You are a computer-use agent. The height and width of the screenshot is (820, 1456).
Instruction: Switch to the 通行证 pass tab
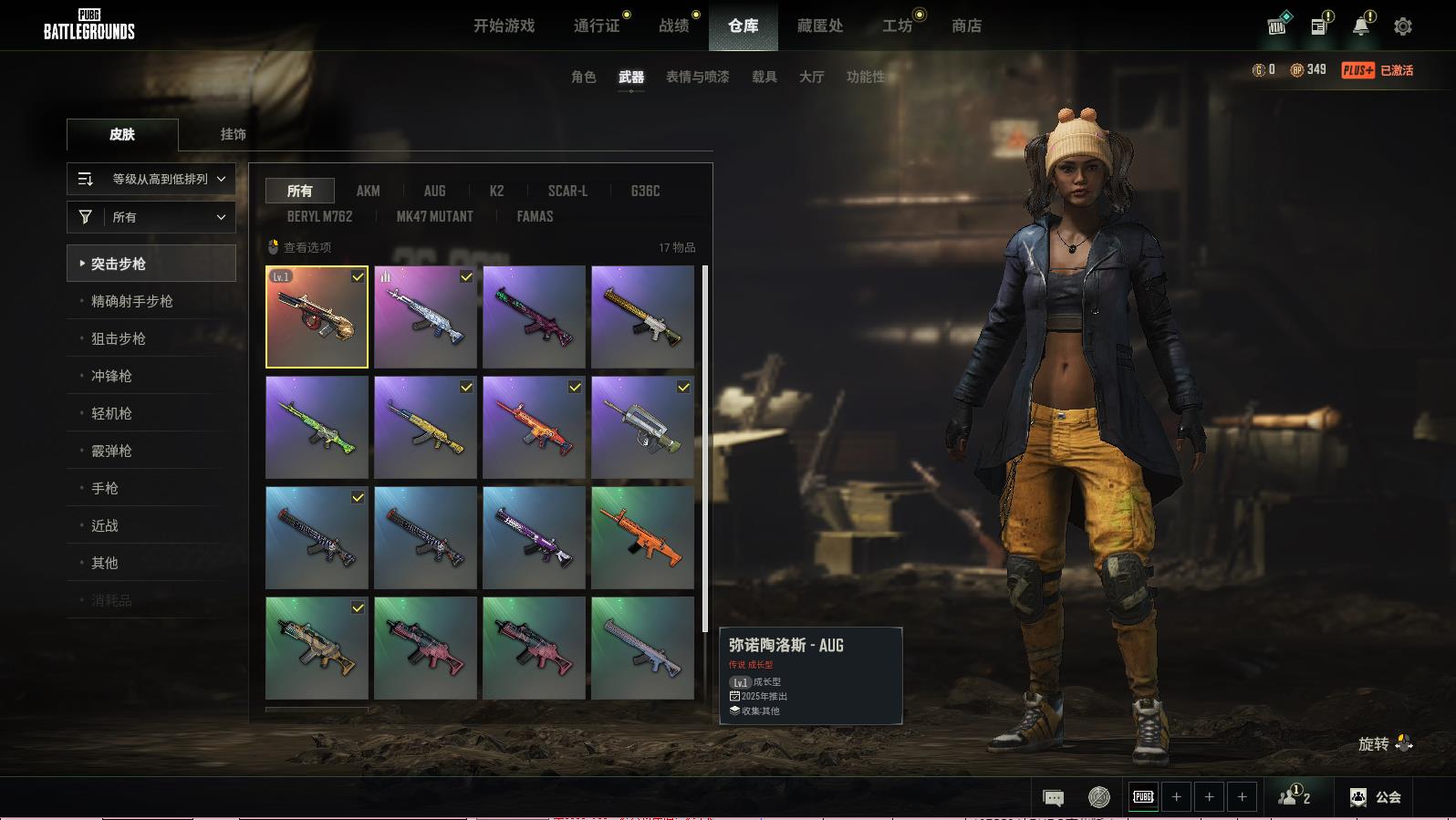pyautogui.click(x=597, y=26)
